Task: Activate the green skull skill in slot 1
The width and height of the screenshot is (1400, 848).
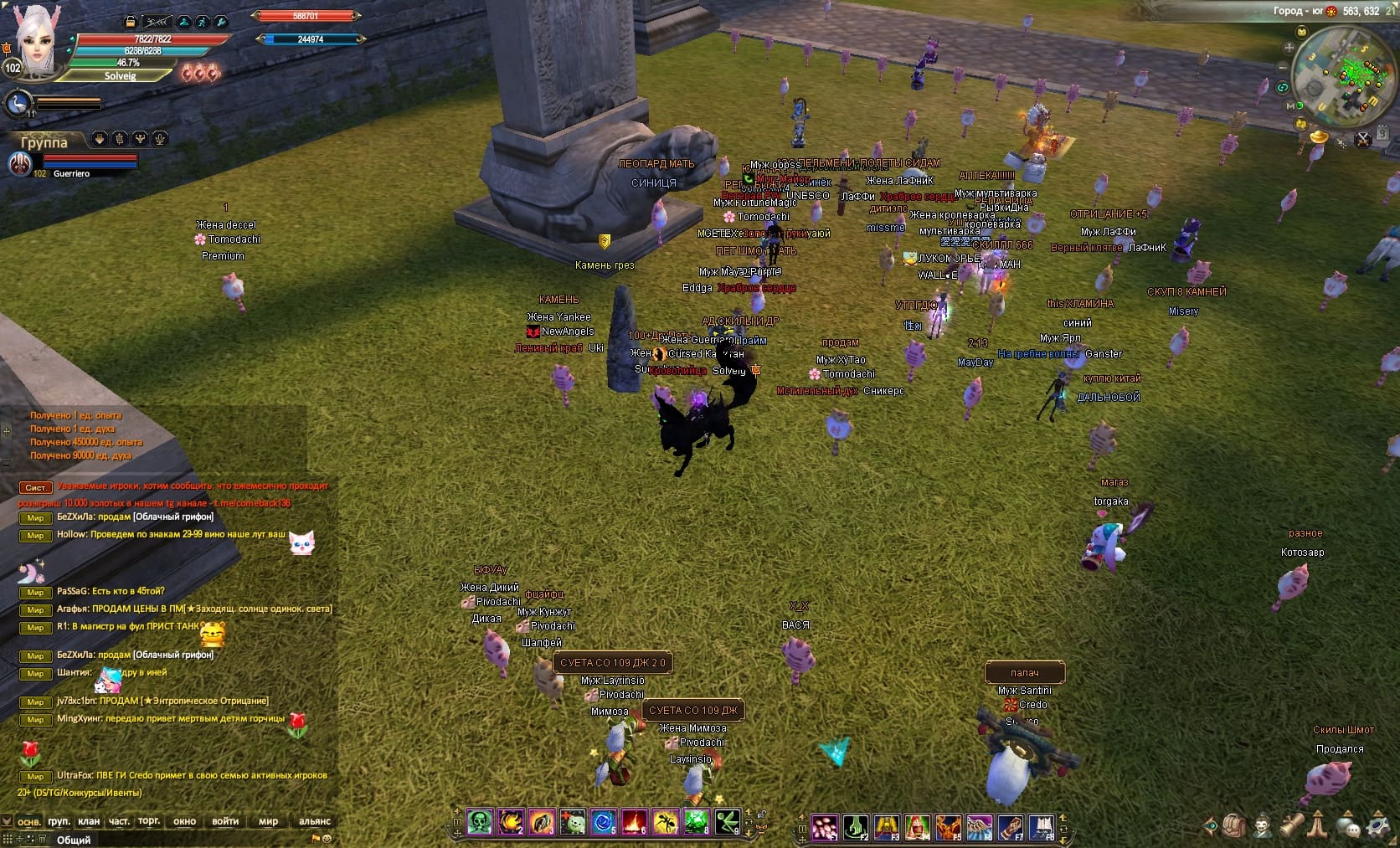Action: click(480, 823)
